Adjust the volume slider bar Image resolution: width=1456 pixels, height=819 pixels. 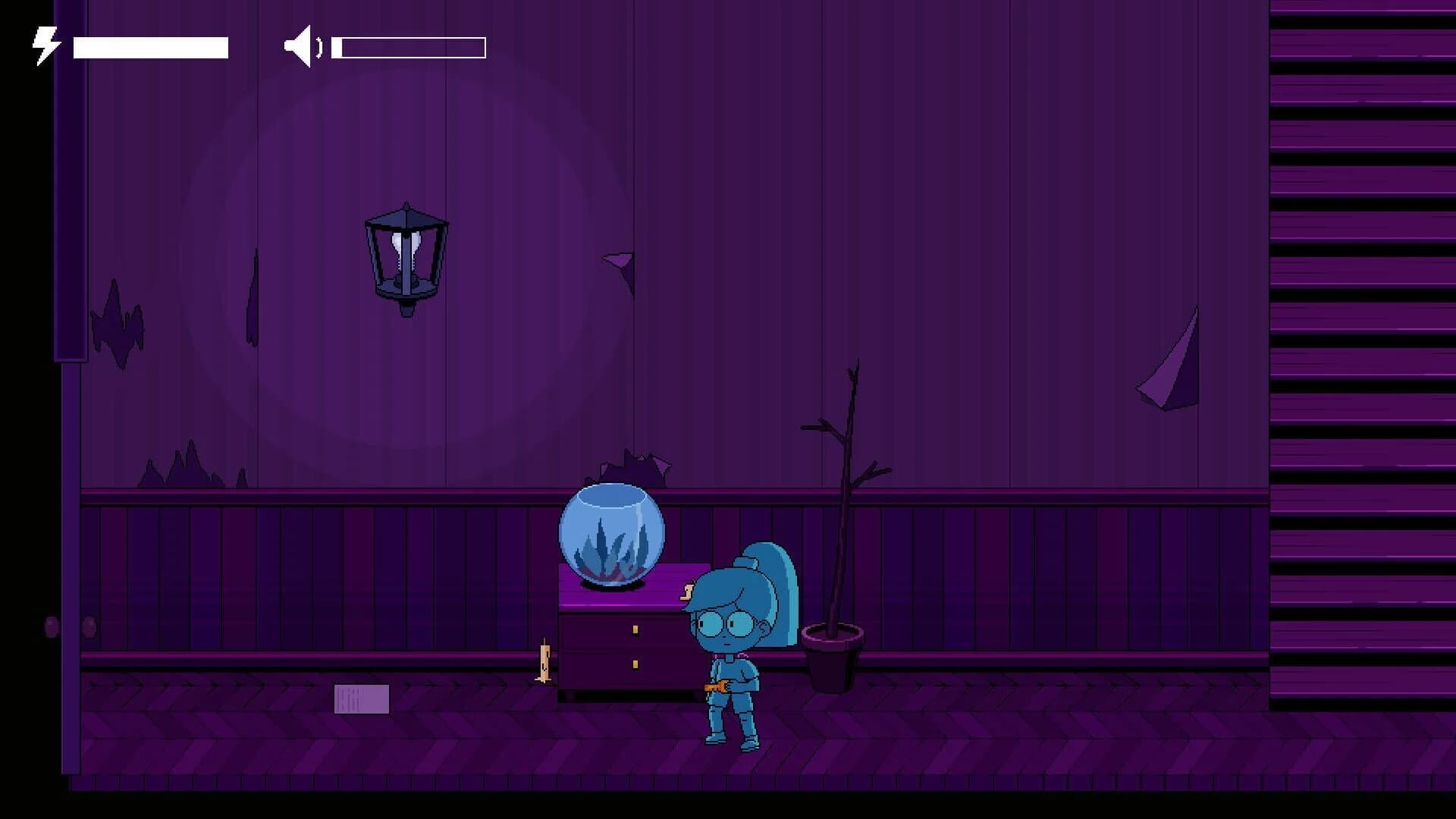click(409, 47)
